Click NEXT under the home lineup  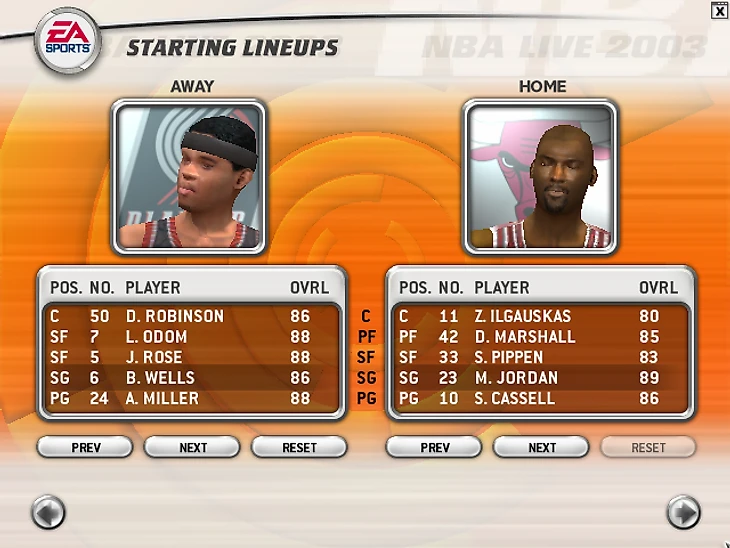(542, 447)
